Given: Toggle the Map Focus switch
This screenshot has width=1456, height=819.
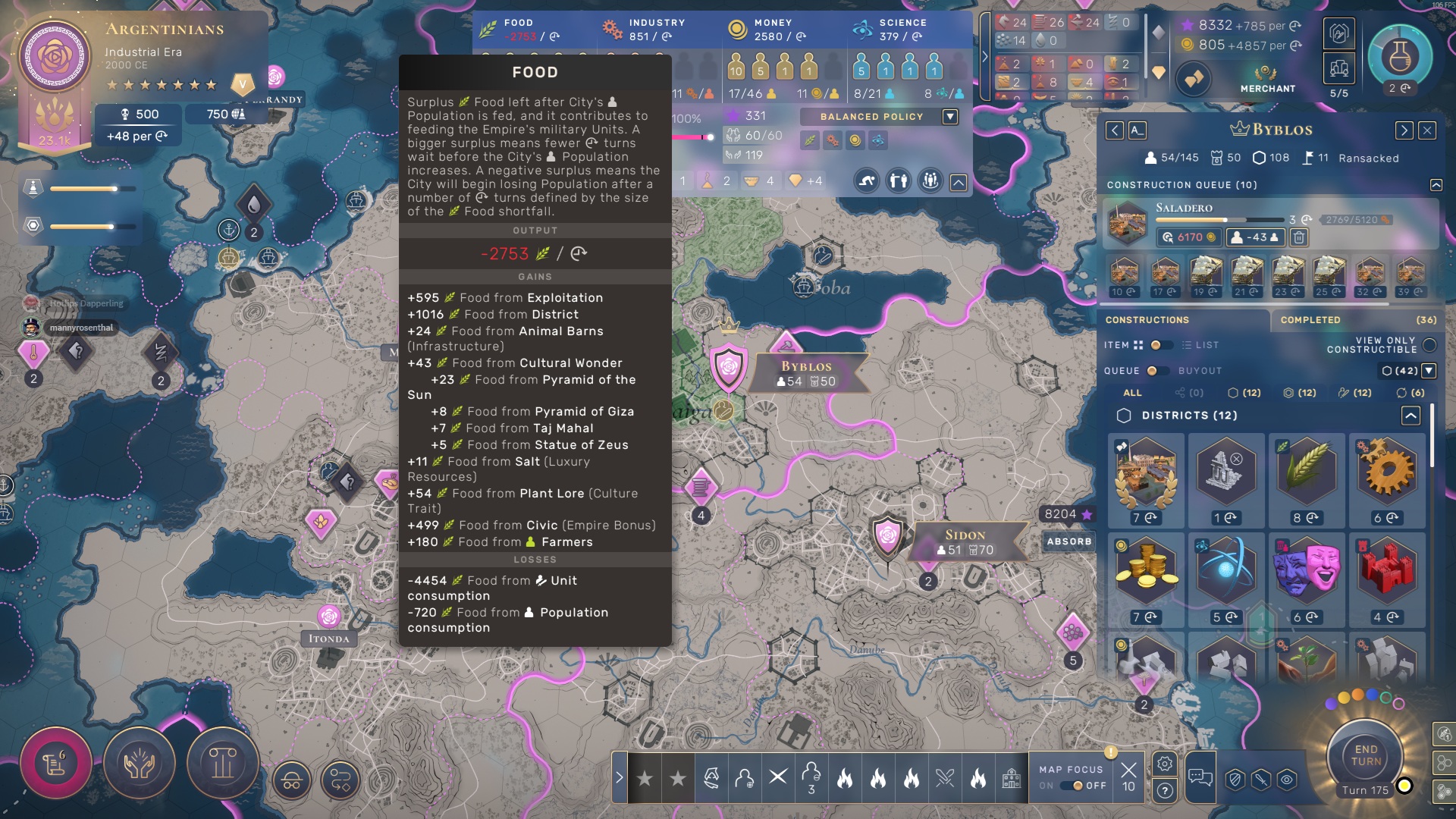Looking at the screenshot, I should tap(1072, 786).
